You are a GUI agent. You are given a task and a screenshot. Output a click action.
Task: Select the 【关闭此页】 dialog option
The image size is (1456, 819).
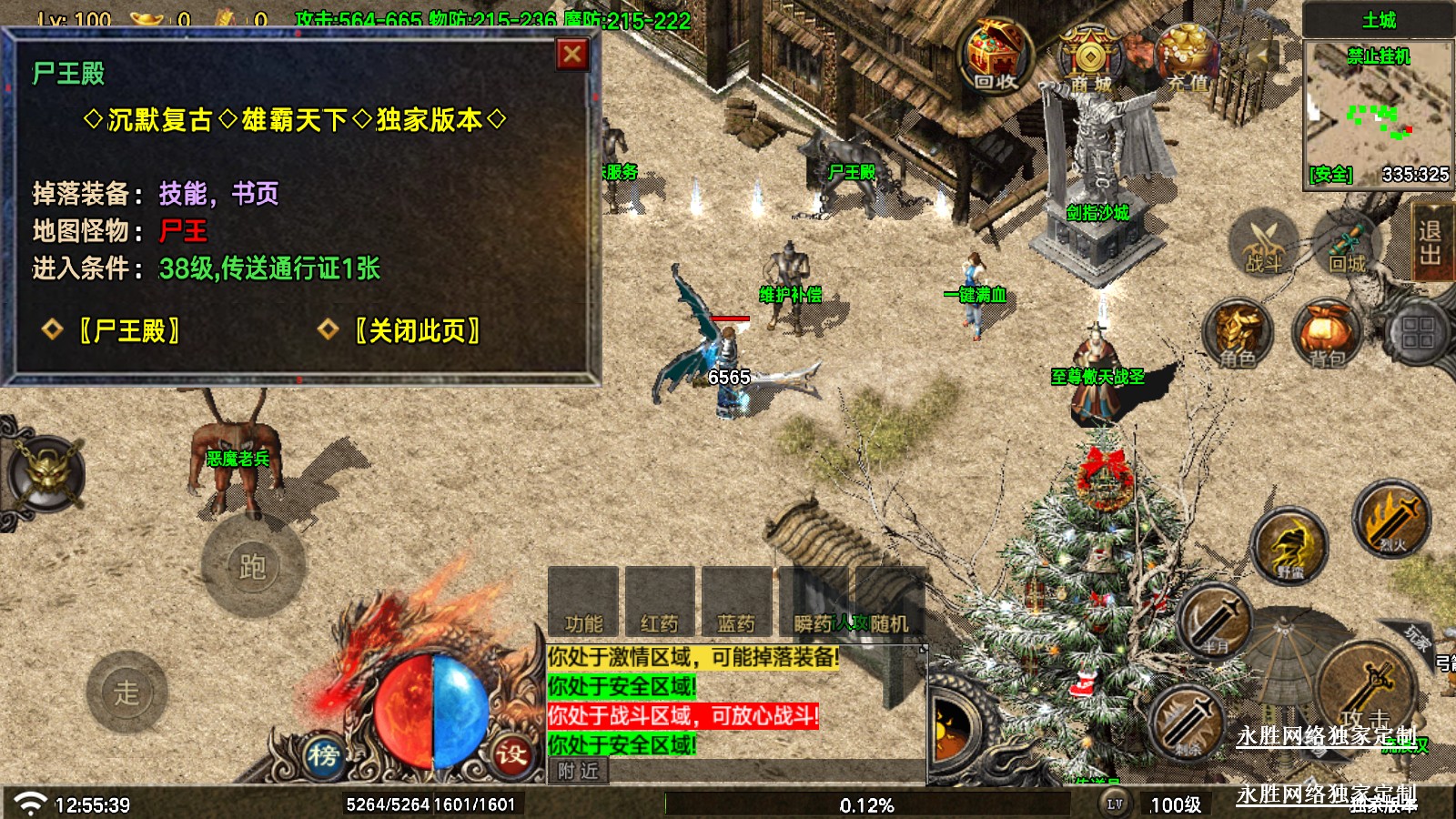416,330
